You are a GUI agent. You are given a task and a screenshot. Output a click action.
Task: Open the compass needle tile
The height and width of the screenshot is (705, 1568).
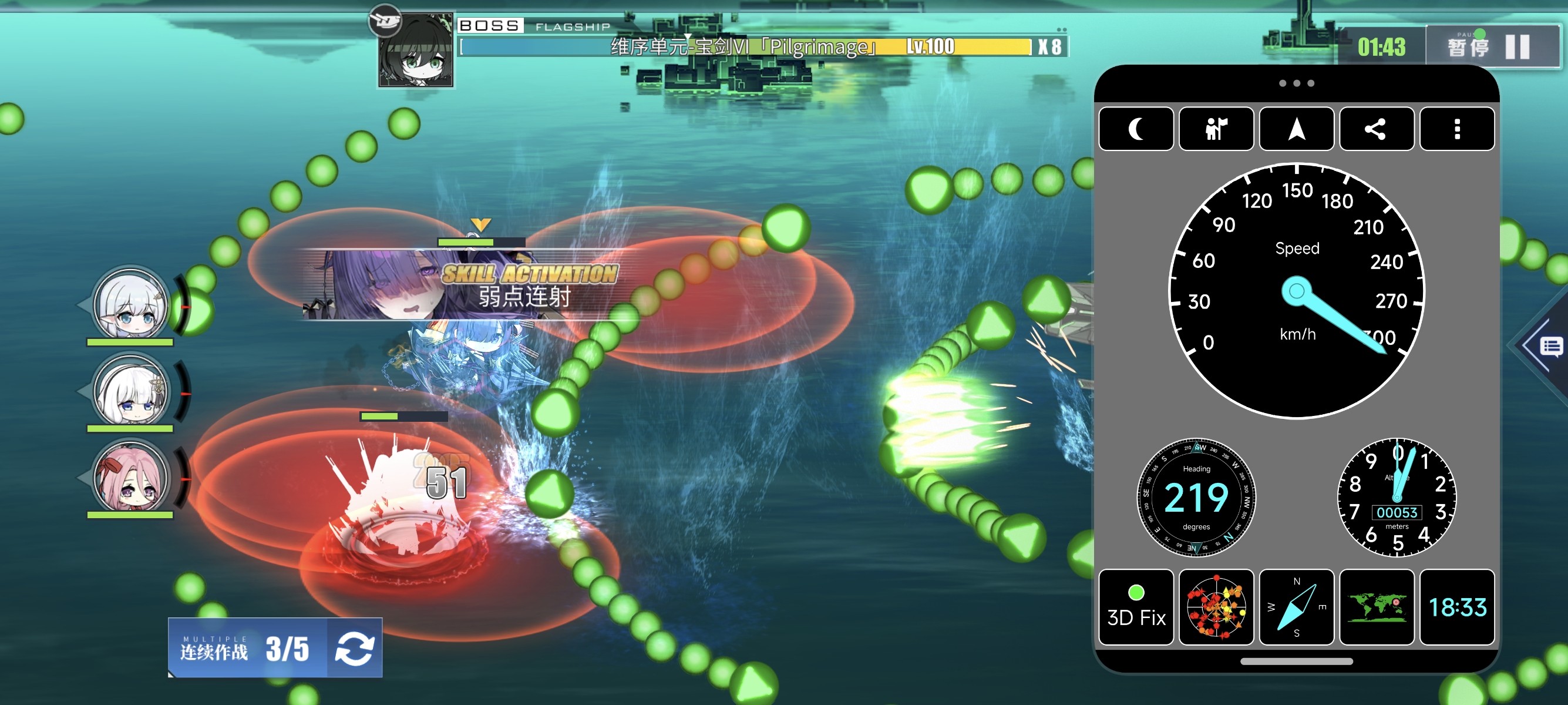pos(1296,607)
